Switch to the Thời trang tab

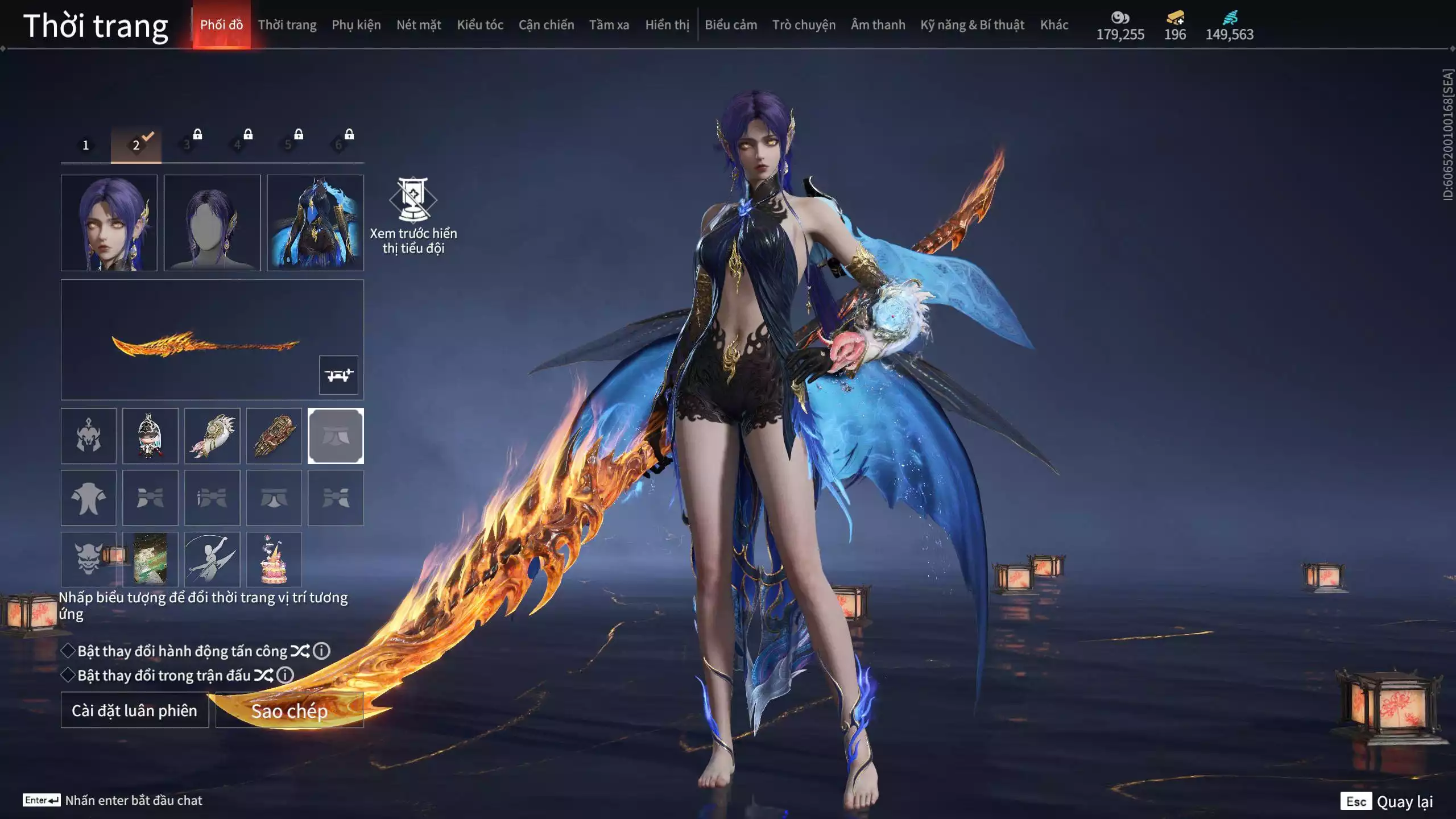point(287,25)
